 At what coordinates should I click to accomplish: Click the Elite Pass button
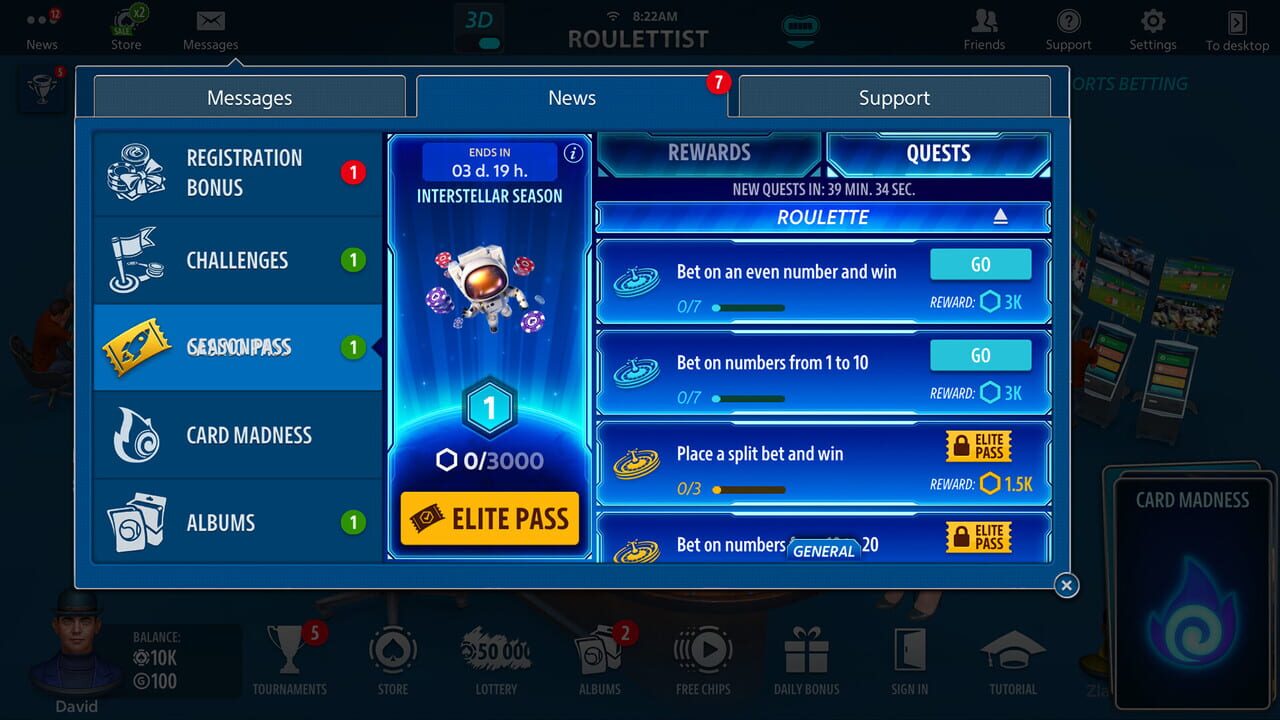(x=488, y=519)
